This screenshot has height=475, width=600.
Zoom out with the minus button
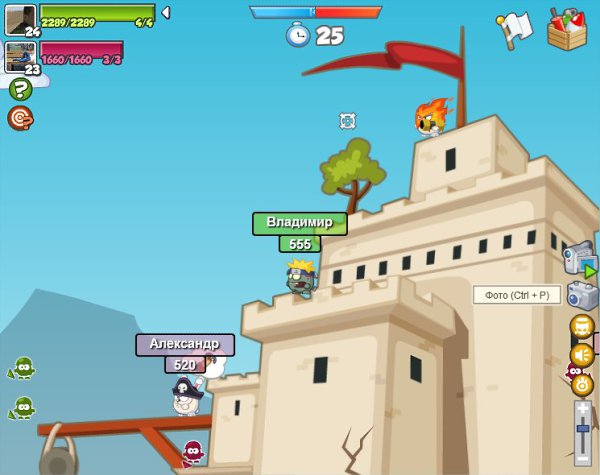[x=582, y=458]
